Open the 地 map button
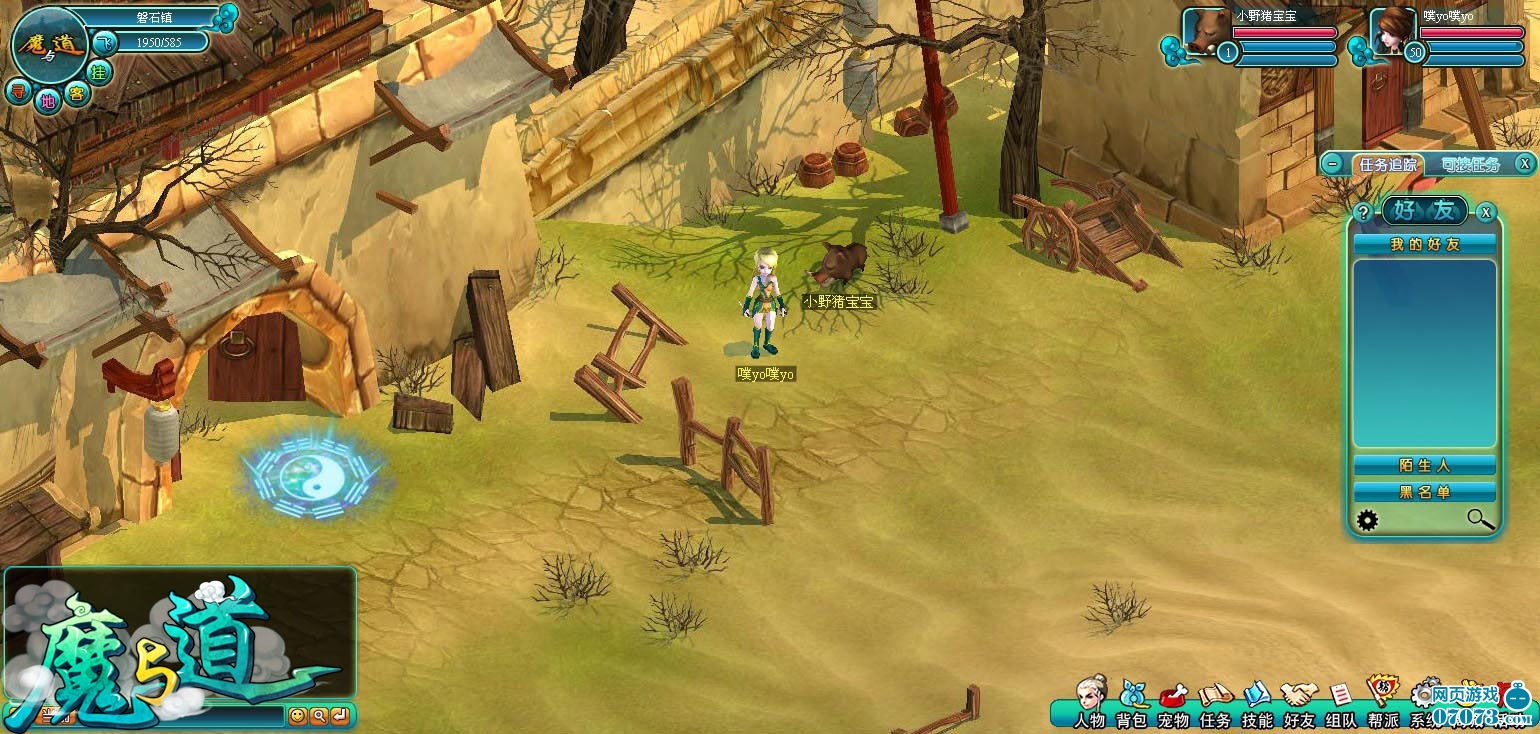The image size is (1540, 734). click(x=47, y=100)
